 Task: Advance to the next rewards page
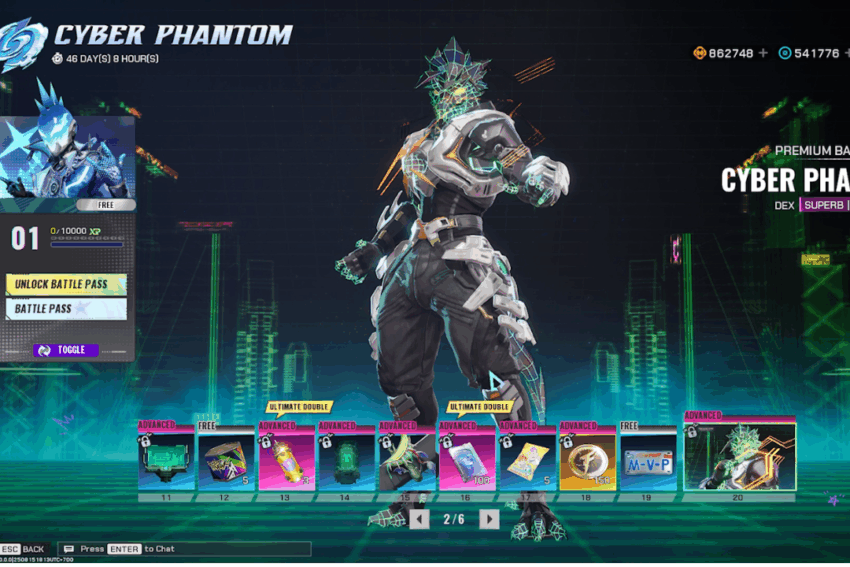(489, 519)
